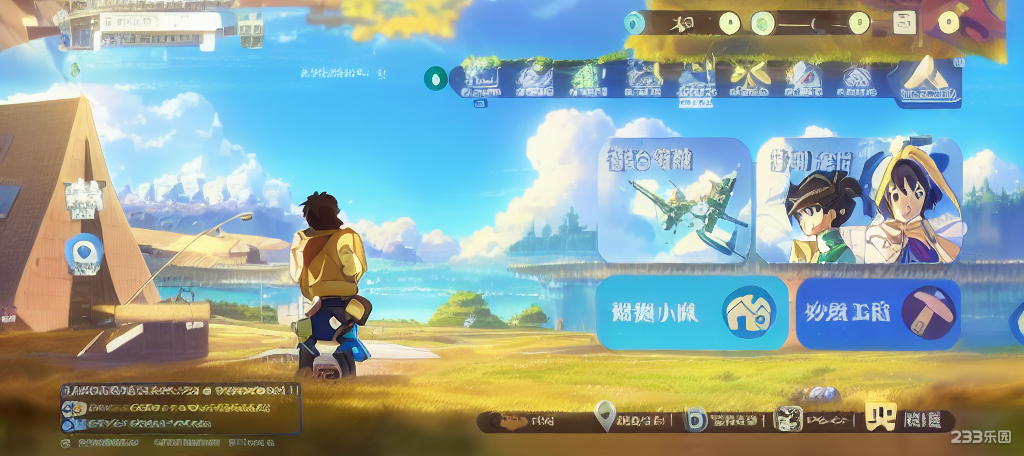Viewport: 1024px width, 456px height.
Task: Click the blue button with hammer icon
Action: coord(878,313)
